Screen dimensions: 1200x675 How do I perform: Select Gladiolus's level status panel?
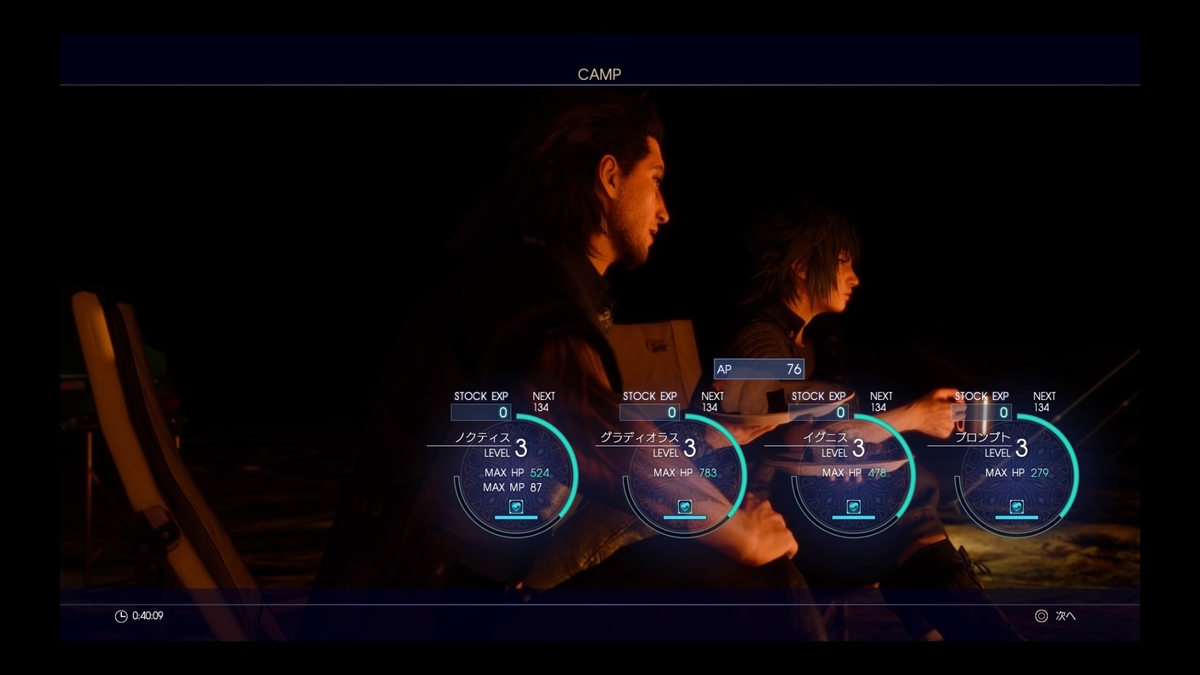[x=685, y=472]
